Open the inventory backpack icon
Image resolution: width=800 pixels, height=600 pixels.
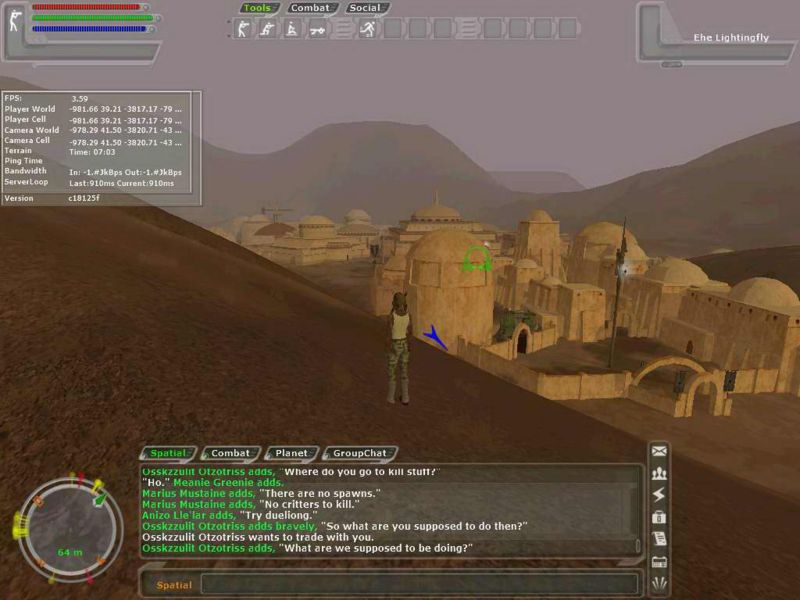pyautogui.click(x=659, y=517)
